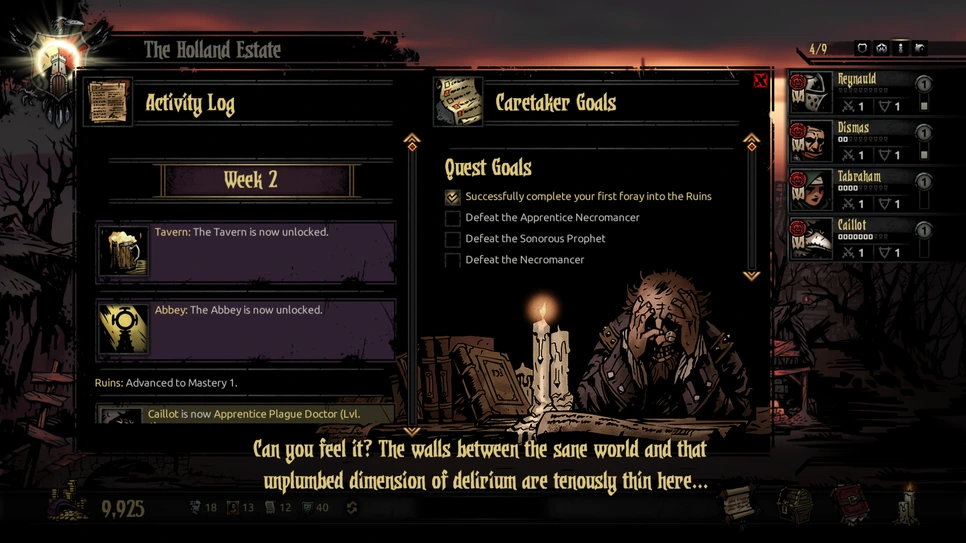
Task: Close the Activity Log window
Action: (760, 81)
